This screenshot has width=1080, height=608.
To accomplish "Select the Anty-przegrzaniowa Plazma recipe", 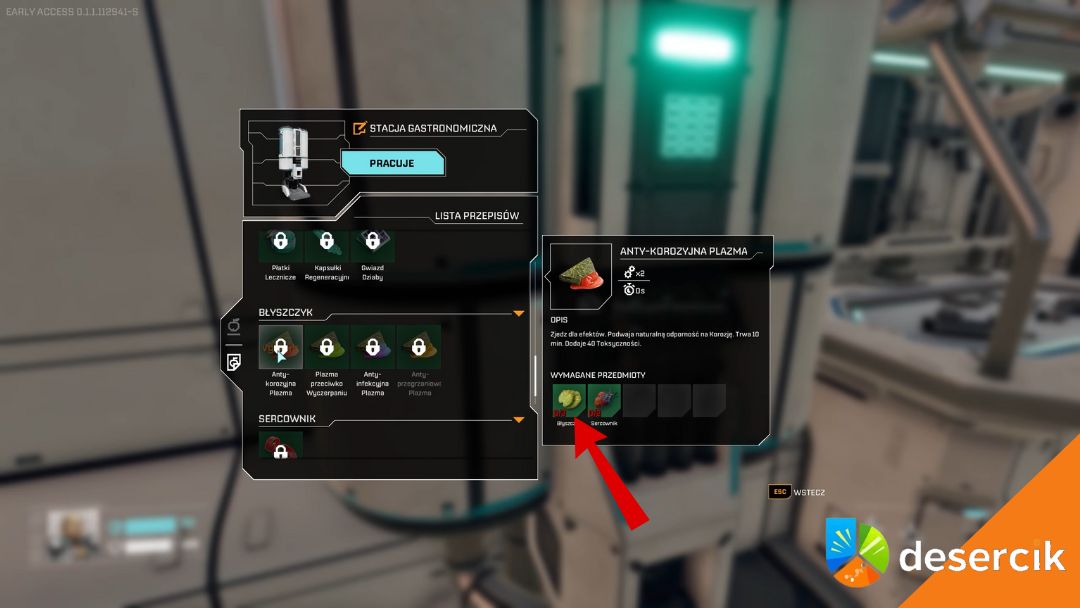I will coord(419,347).
